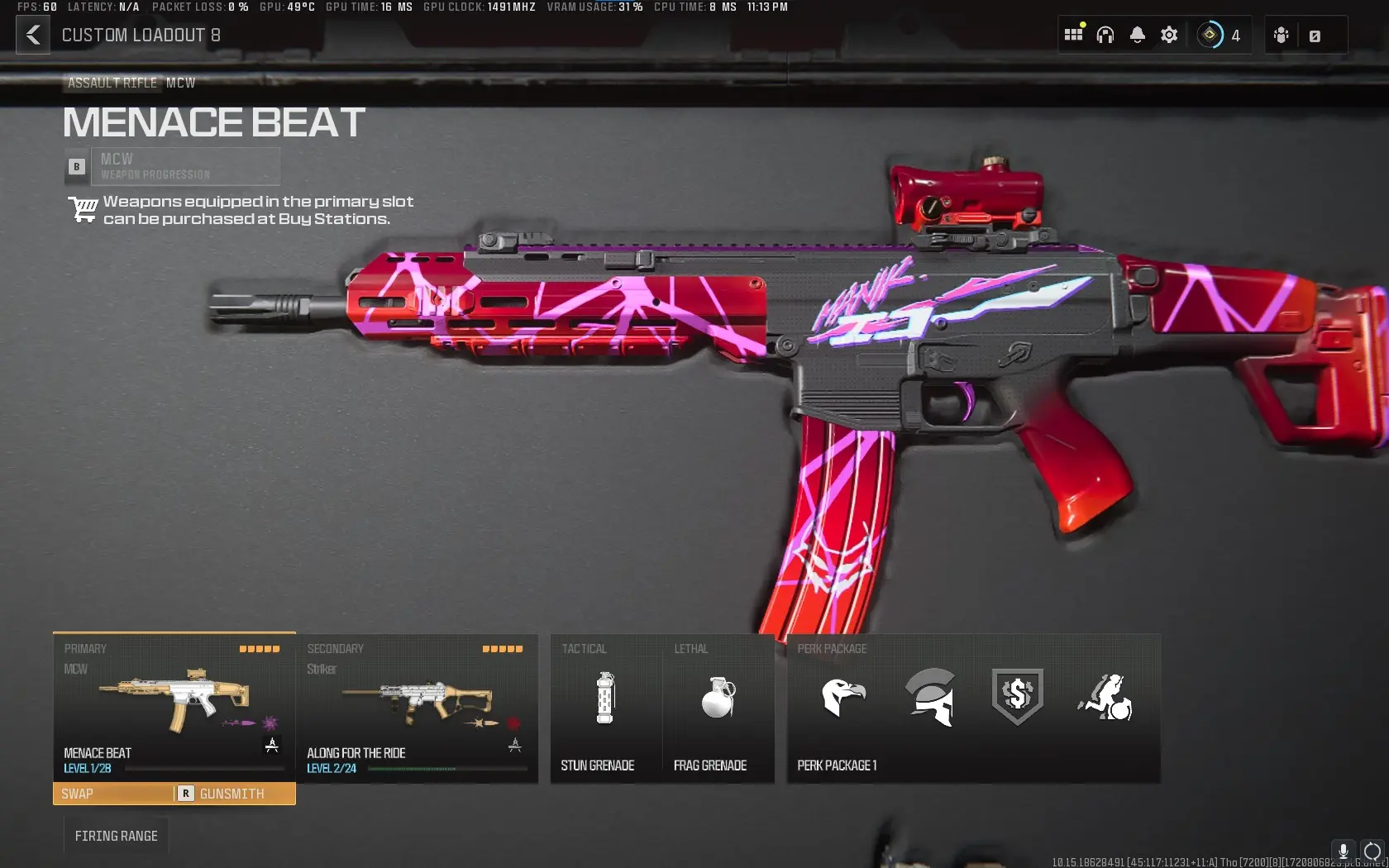Click the battle pass progress emblem
Screen dimensions: 1389x868
tap(1210, 34)
